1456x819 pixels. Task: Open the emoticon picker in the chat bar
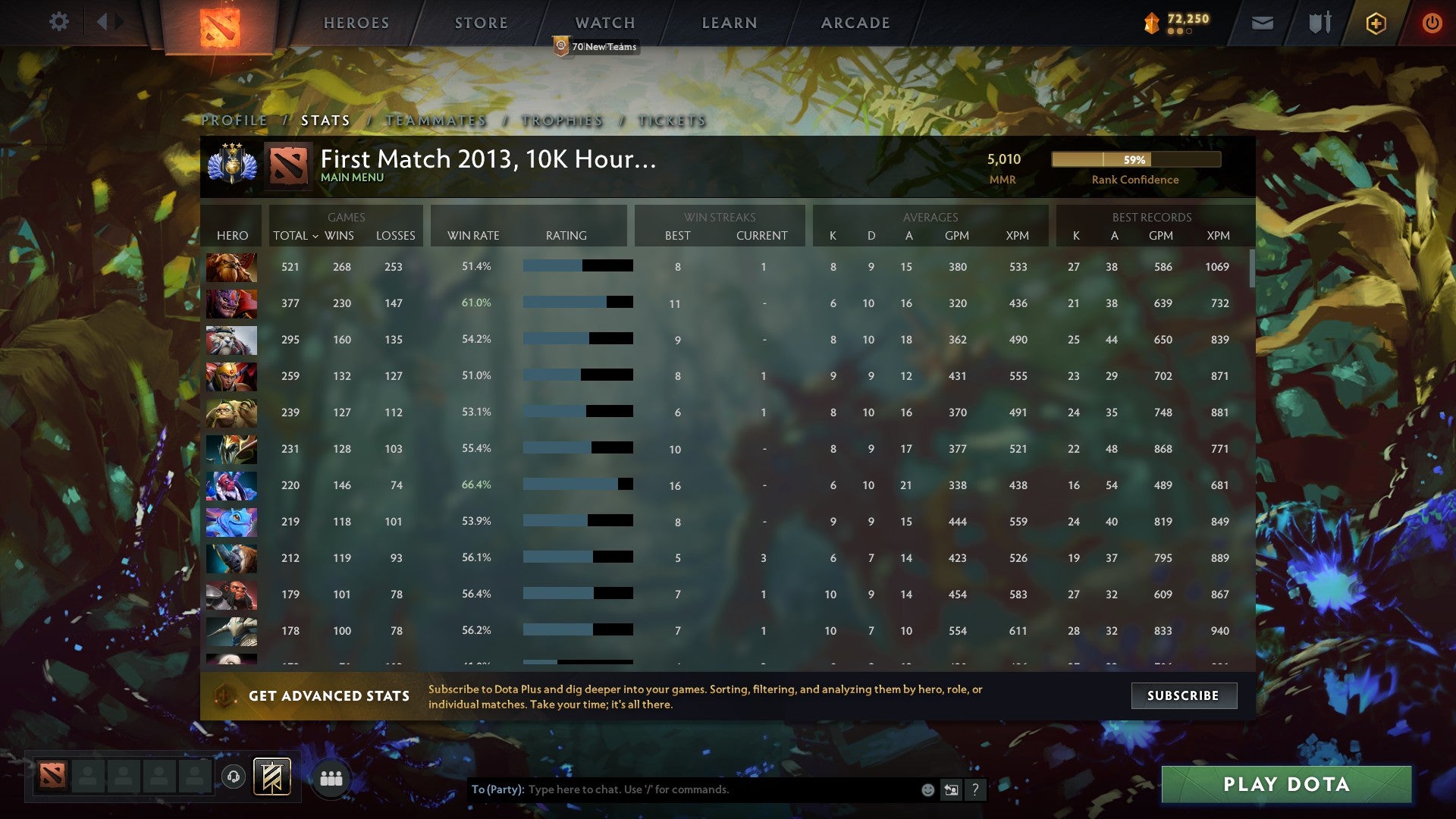click(x=927, y=789)
